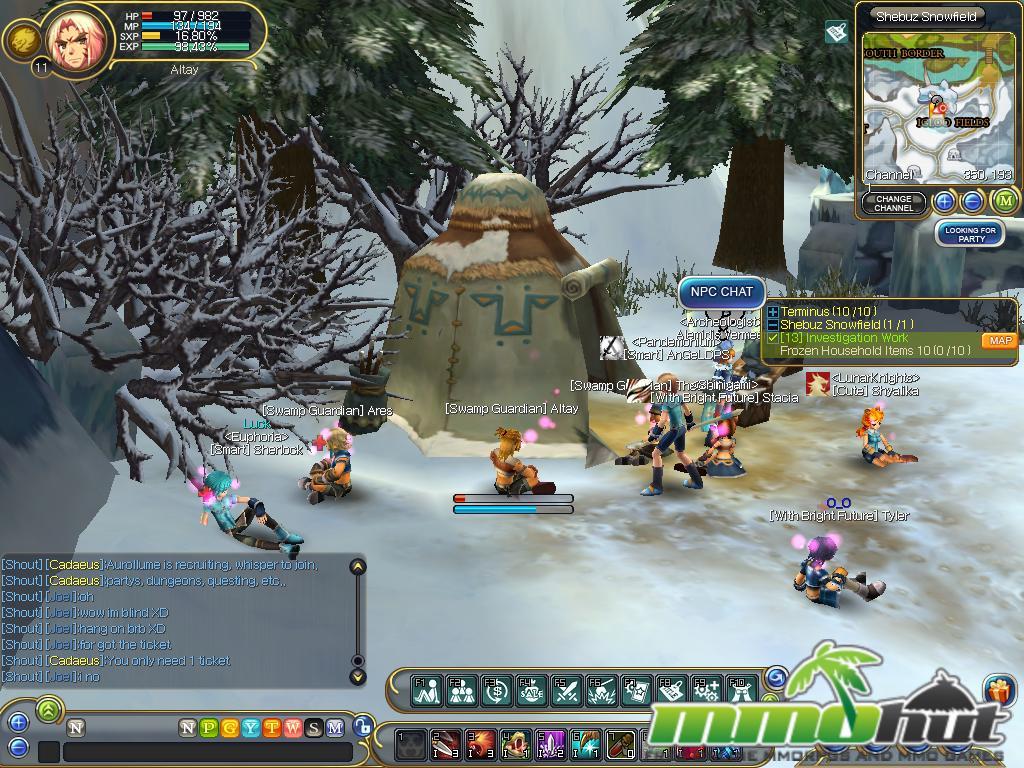Zoom out the minimap with minus button

972,202
